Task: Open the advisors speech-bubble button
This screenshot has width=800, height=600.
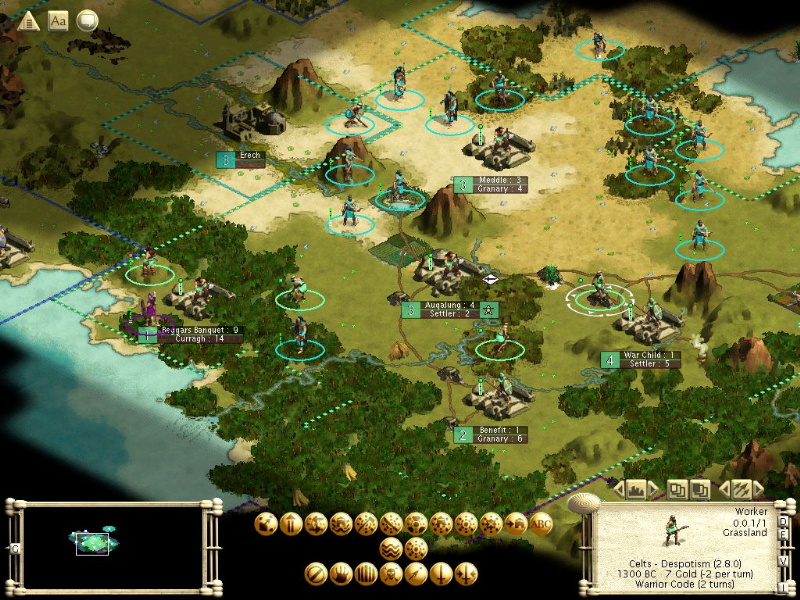Action: click(x=88, y=21)
